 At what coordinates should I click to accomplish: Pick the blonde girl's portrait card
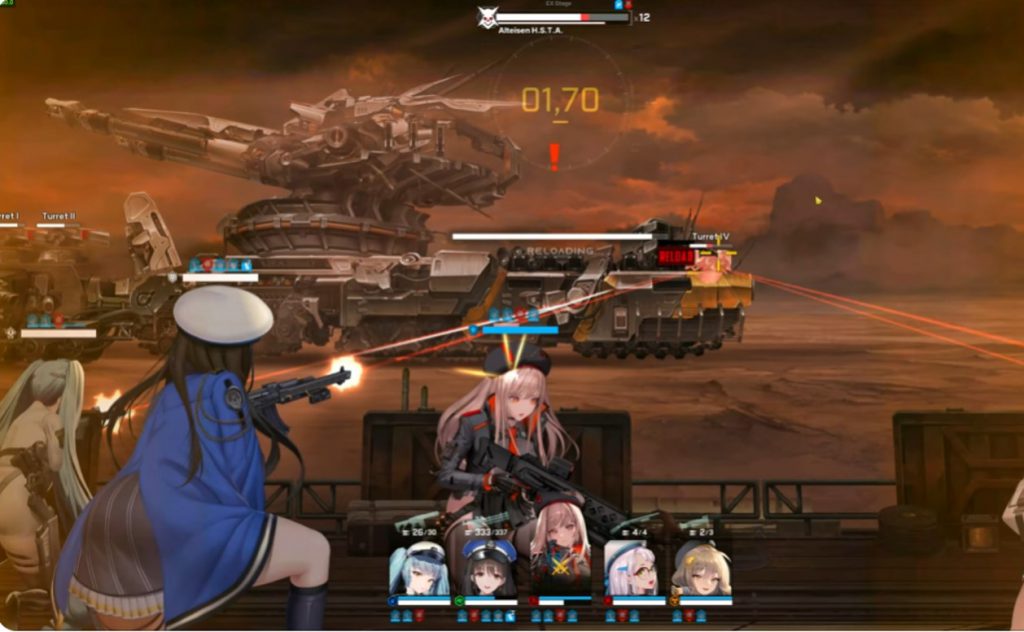point(702,567)
